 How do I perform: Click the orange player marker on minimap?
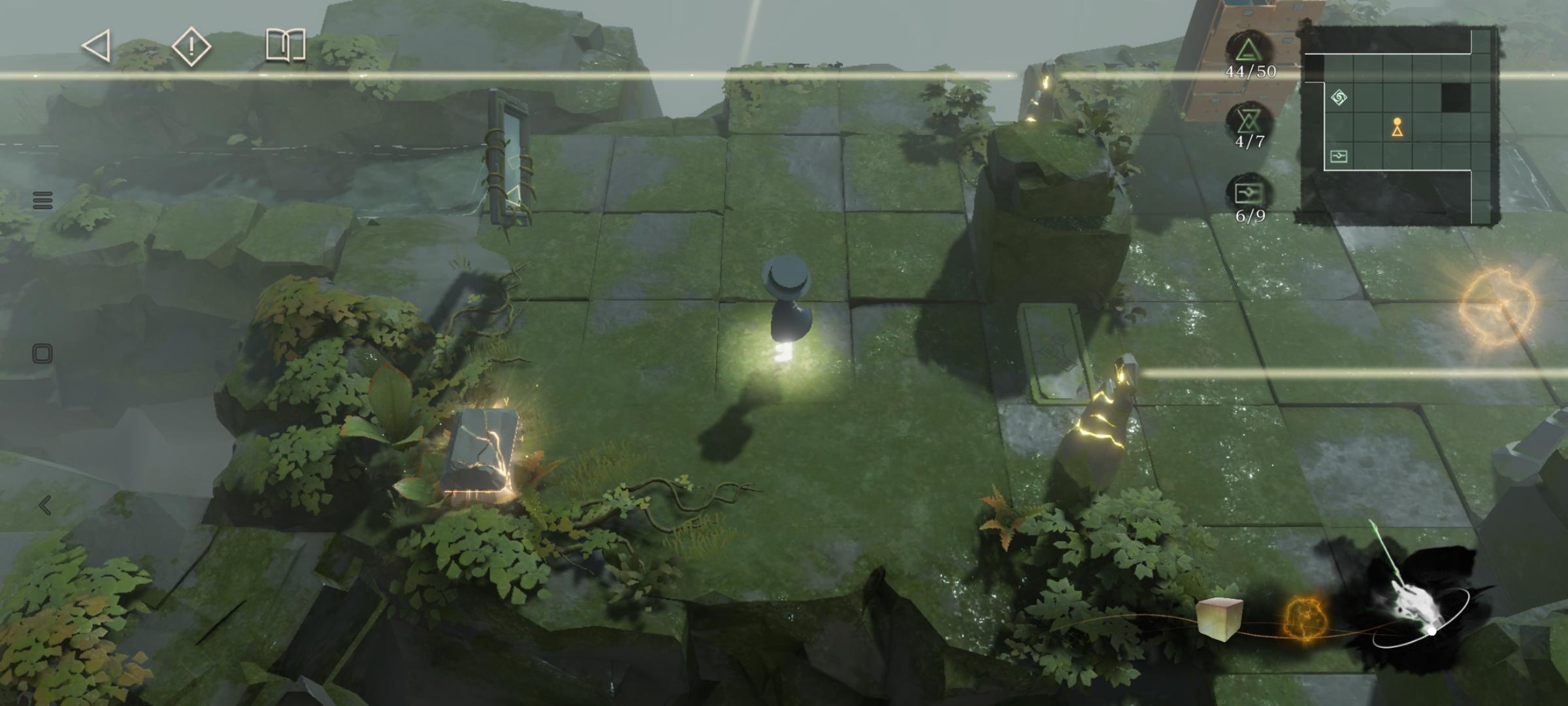tap(1397, 127)
